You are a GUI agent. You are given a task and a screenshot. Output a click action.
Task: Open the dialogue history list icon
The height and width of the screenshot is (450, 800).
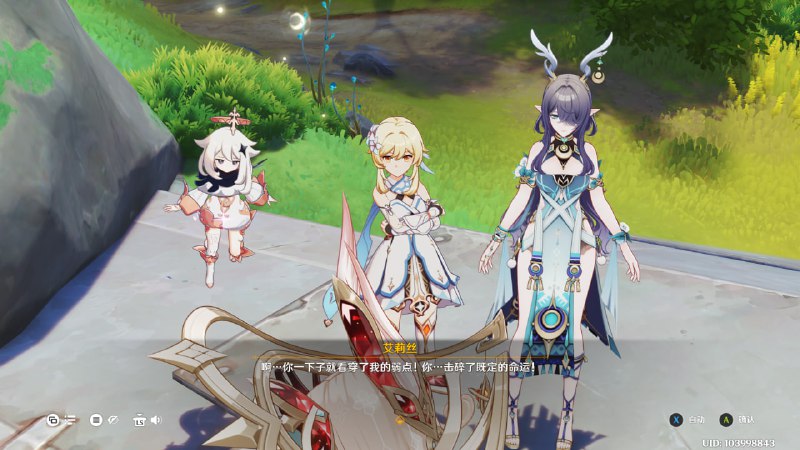click(70, 420)
